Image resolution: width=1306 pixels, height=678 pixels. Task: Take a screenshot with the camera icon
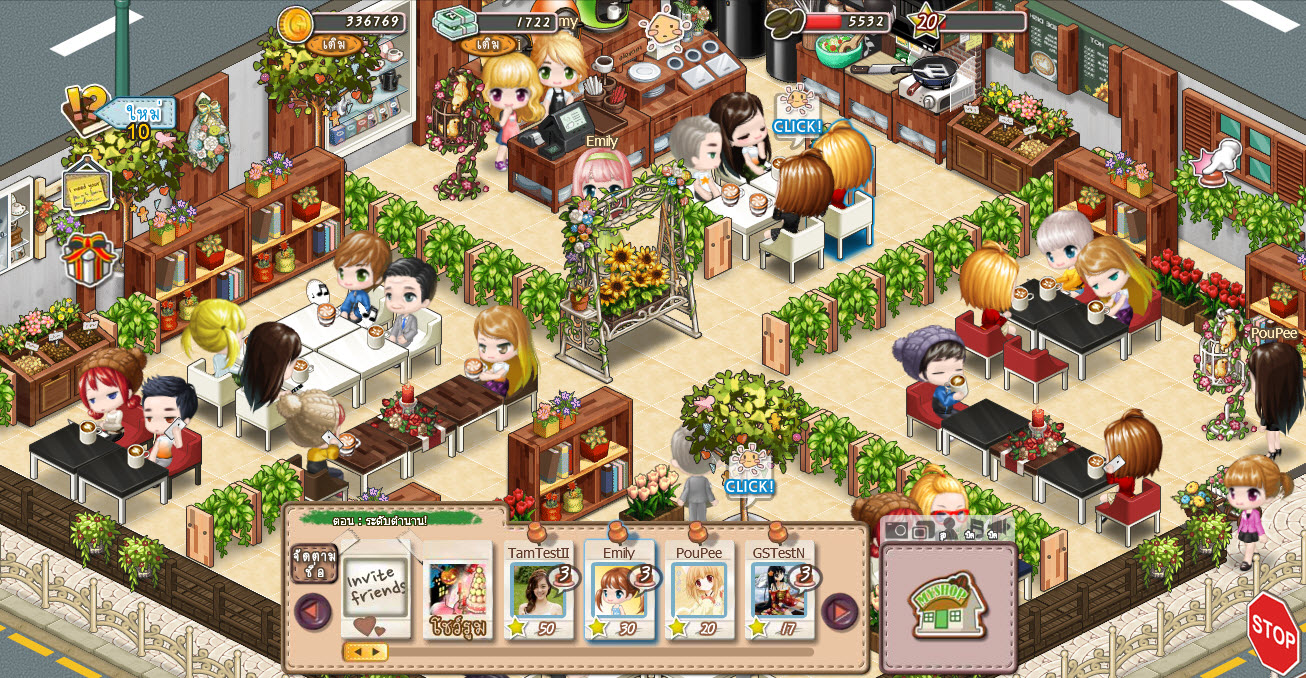[x=898, y=531]
